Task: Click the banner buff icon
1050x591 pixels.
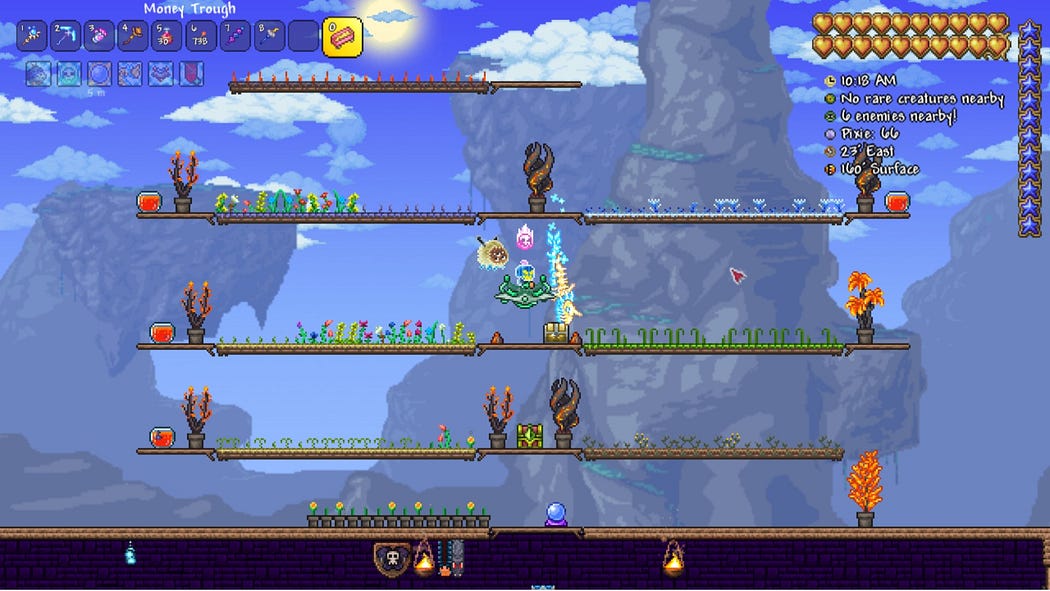Action: coord(192,73)
